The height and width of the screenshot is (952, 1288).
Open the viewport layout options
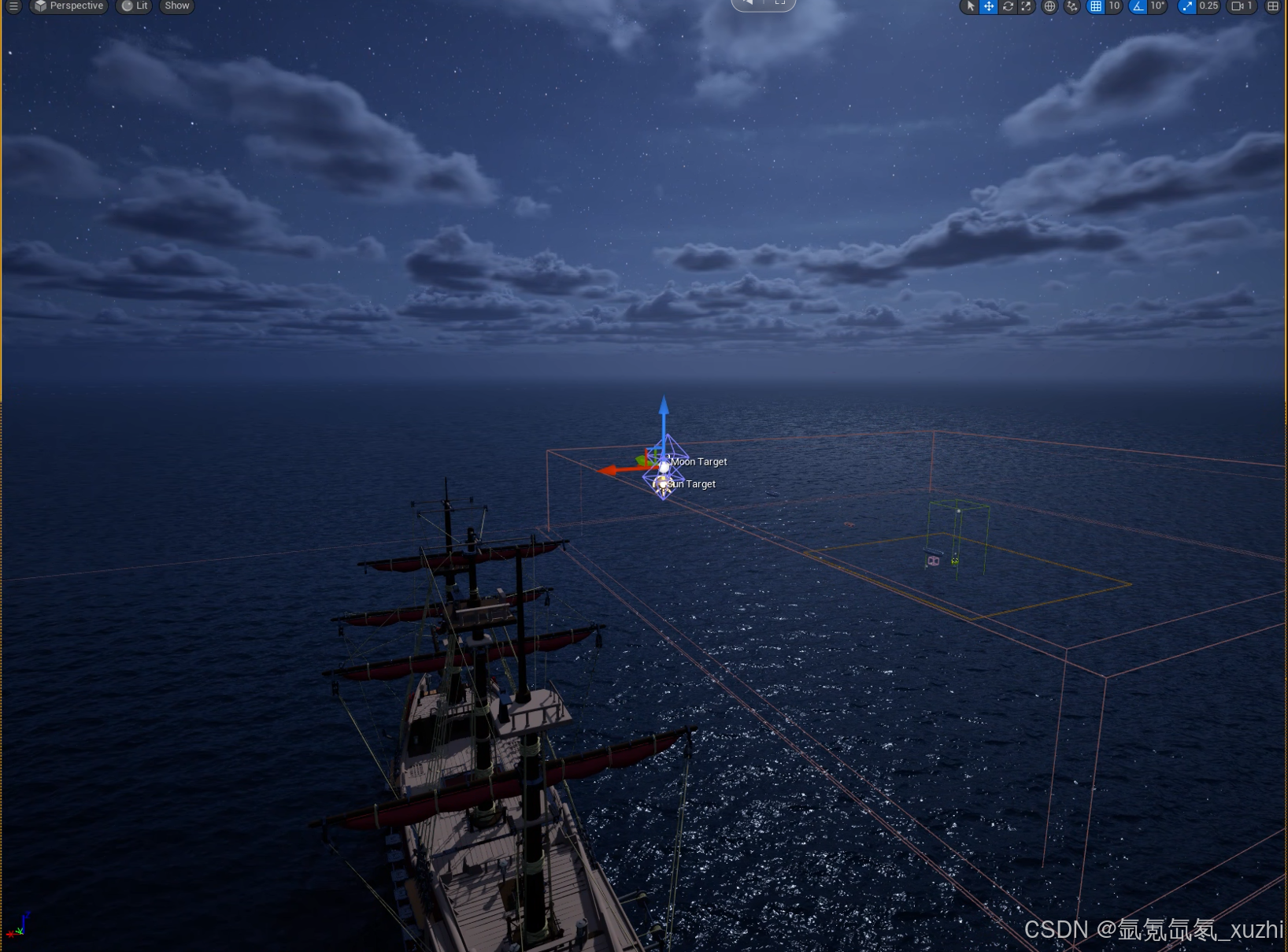click(1273, 6)
